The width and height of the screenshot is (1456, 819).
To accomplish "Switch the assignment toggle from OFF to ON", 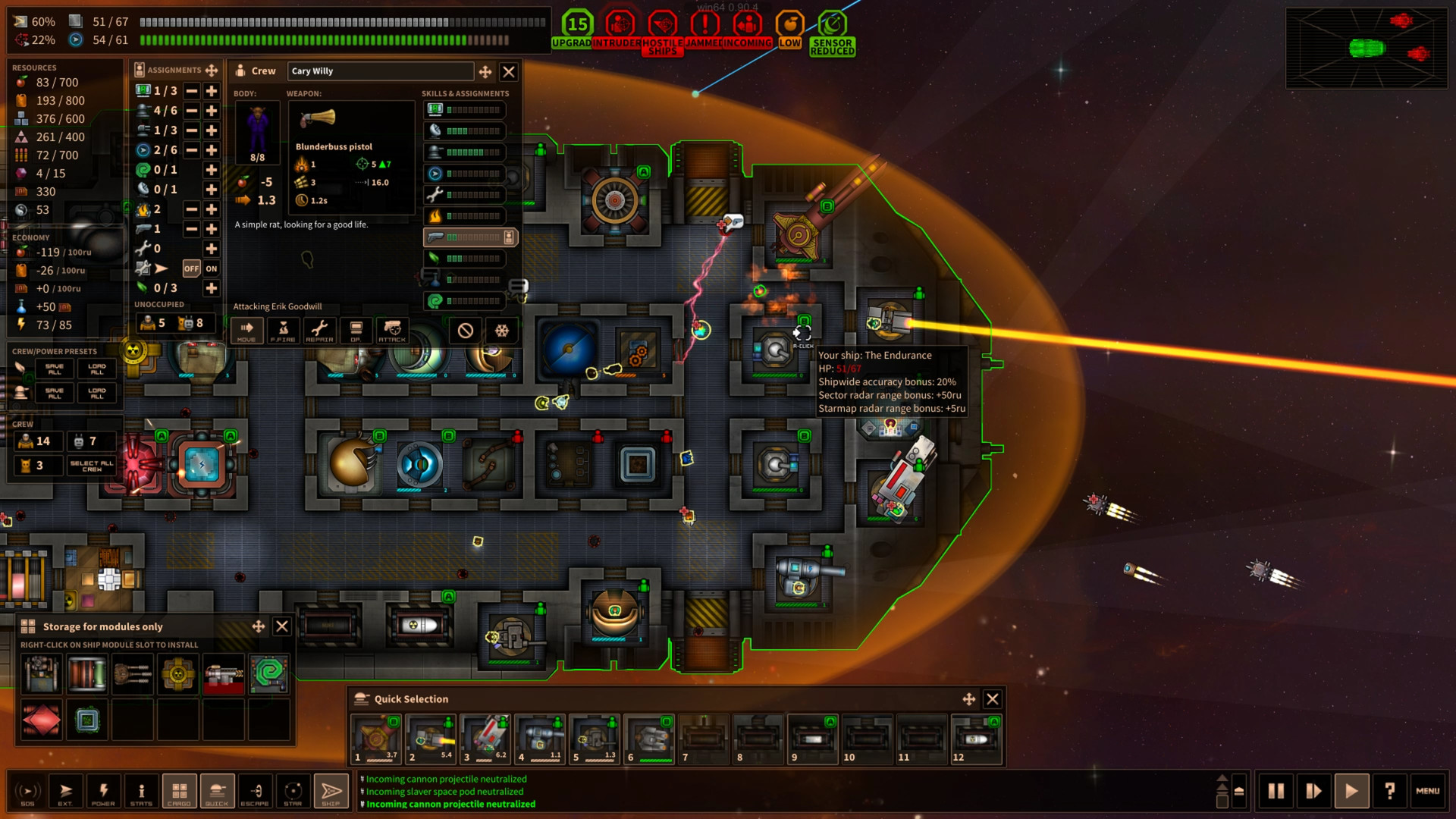I will 211,269.
